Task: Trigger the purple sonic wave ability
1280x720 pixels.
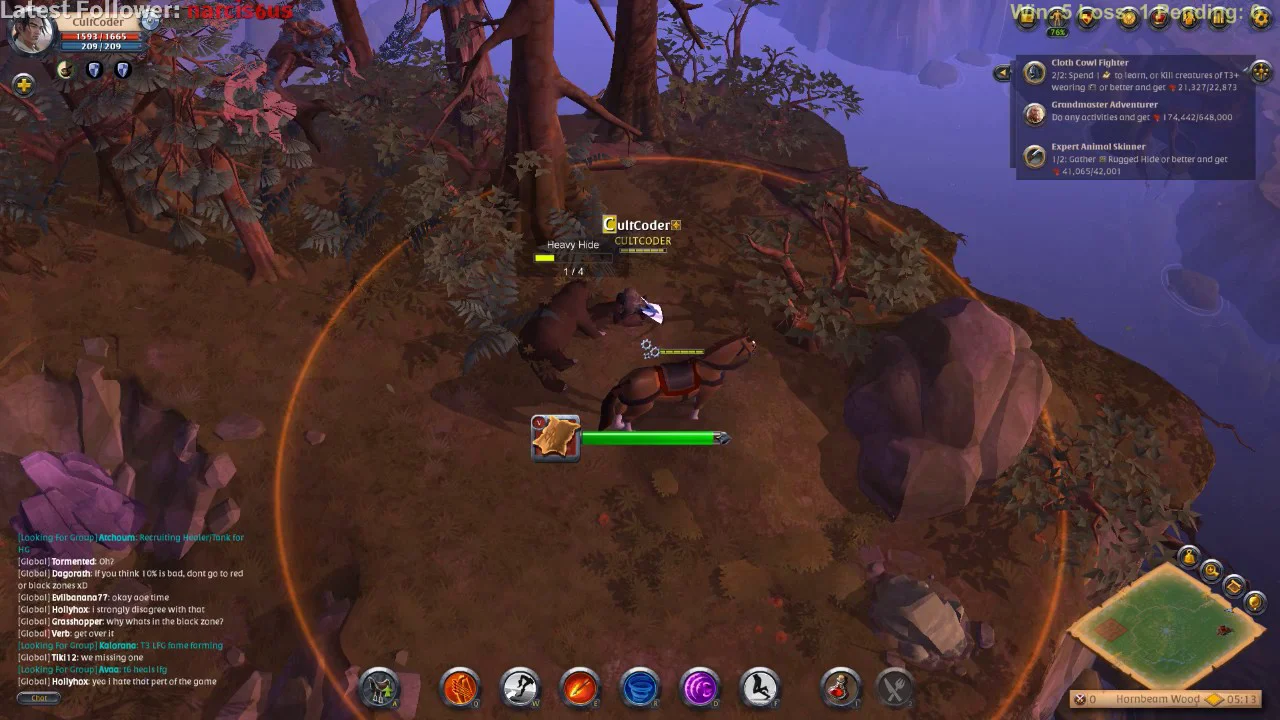Action: tap(700, 688)
